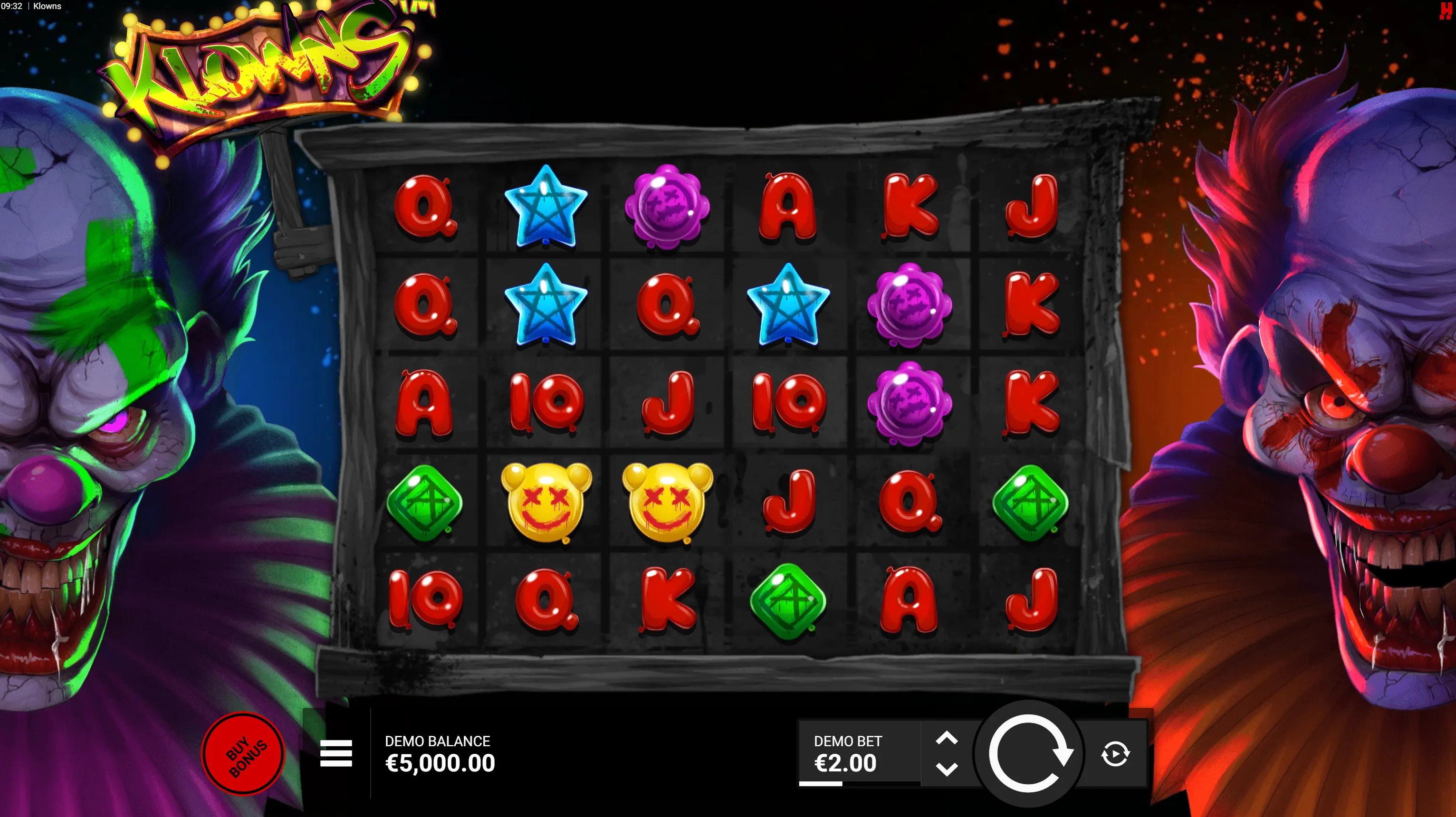The image size is (1456, 817).
Task: Spin the reels with the circular arrow
Action: point(1029,753)
